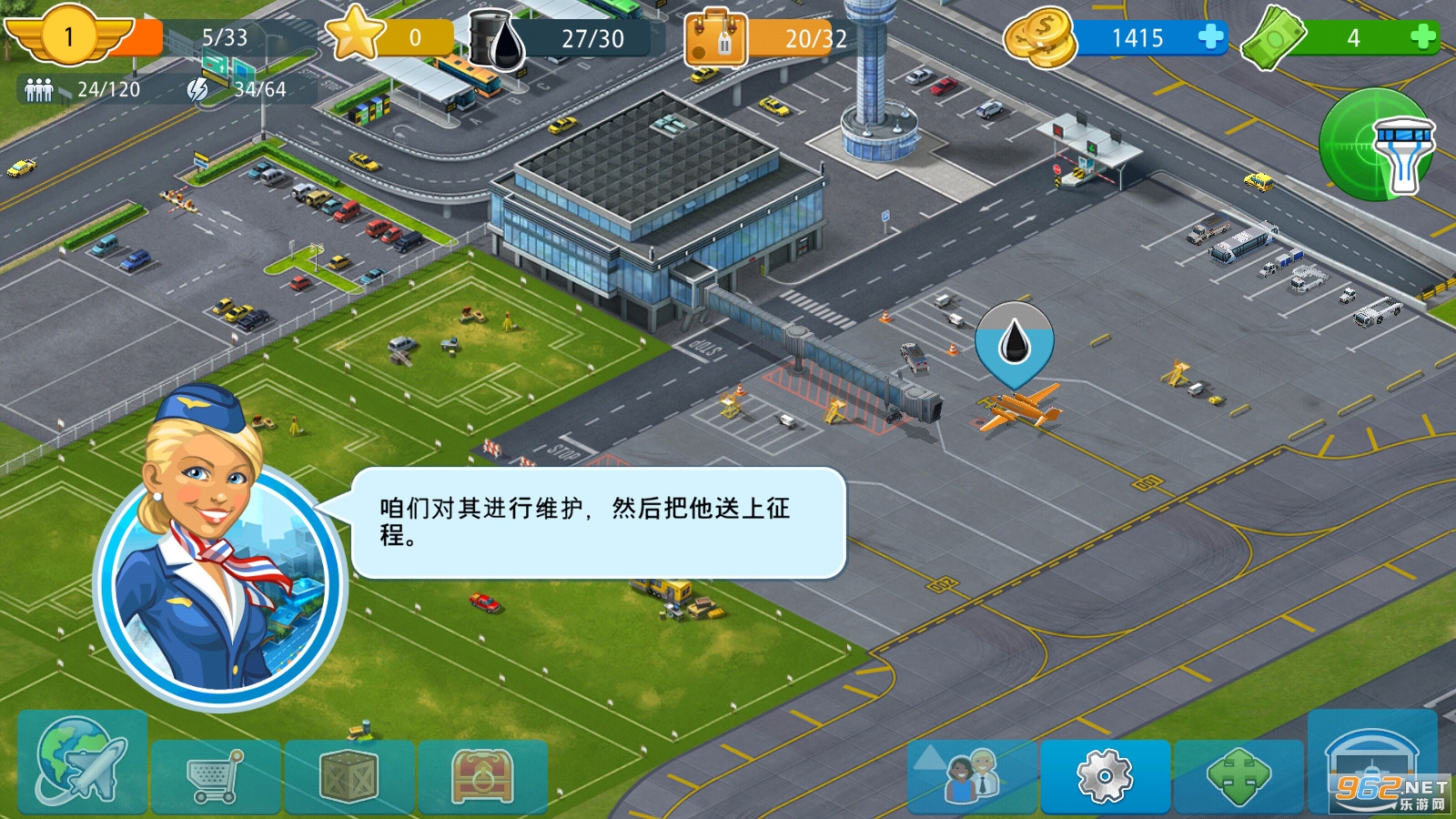
Task: Open the radar control tower panel
Action: [x=1377, y=144]
